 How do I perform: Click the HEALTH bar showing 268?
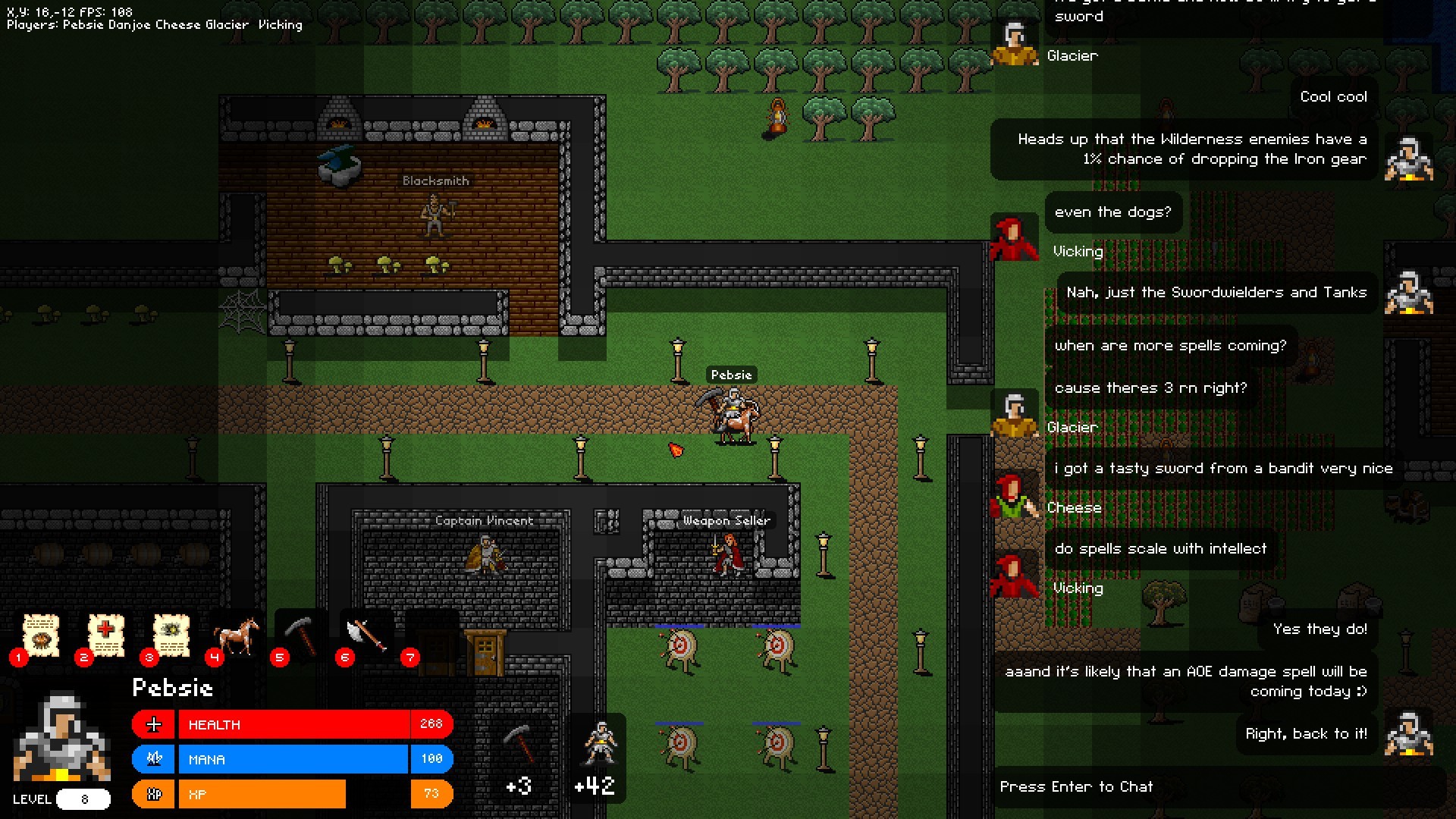pyautogui.click(x=303, y=724)
